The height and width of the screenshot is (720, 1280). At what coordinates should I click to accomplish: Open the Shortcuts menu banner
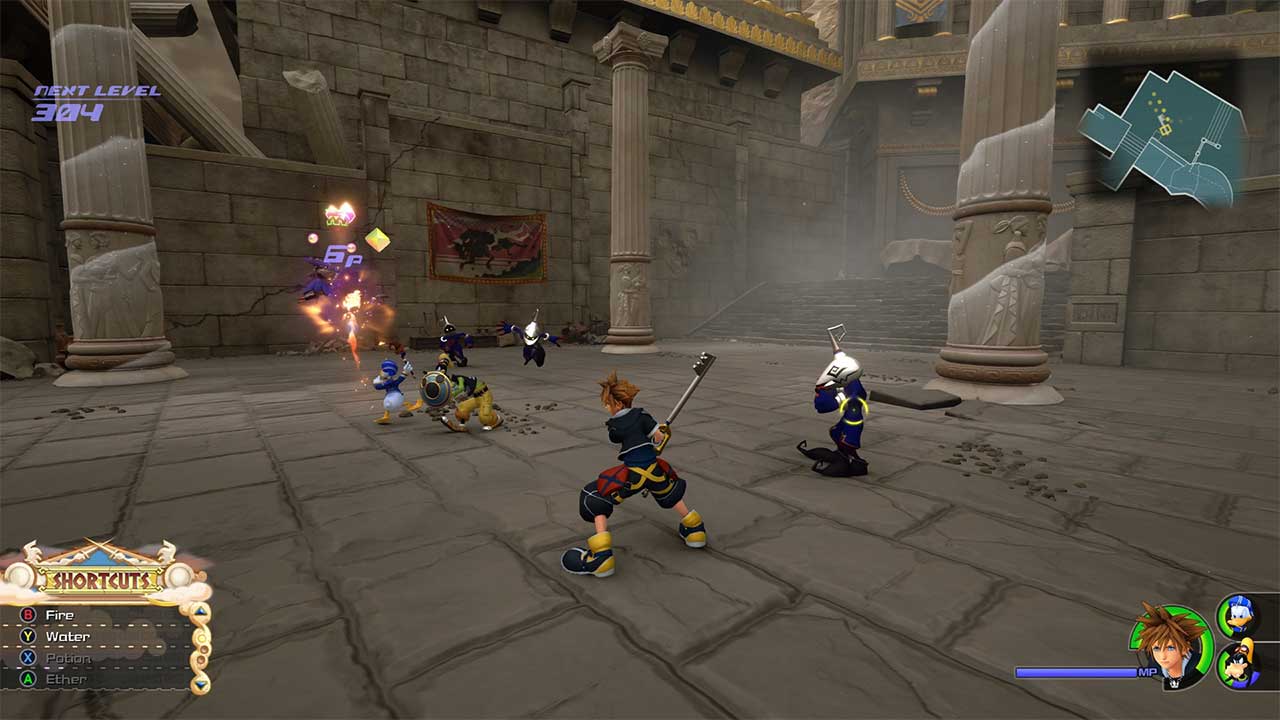point(102,578)
